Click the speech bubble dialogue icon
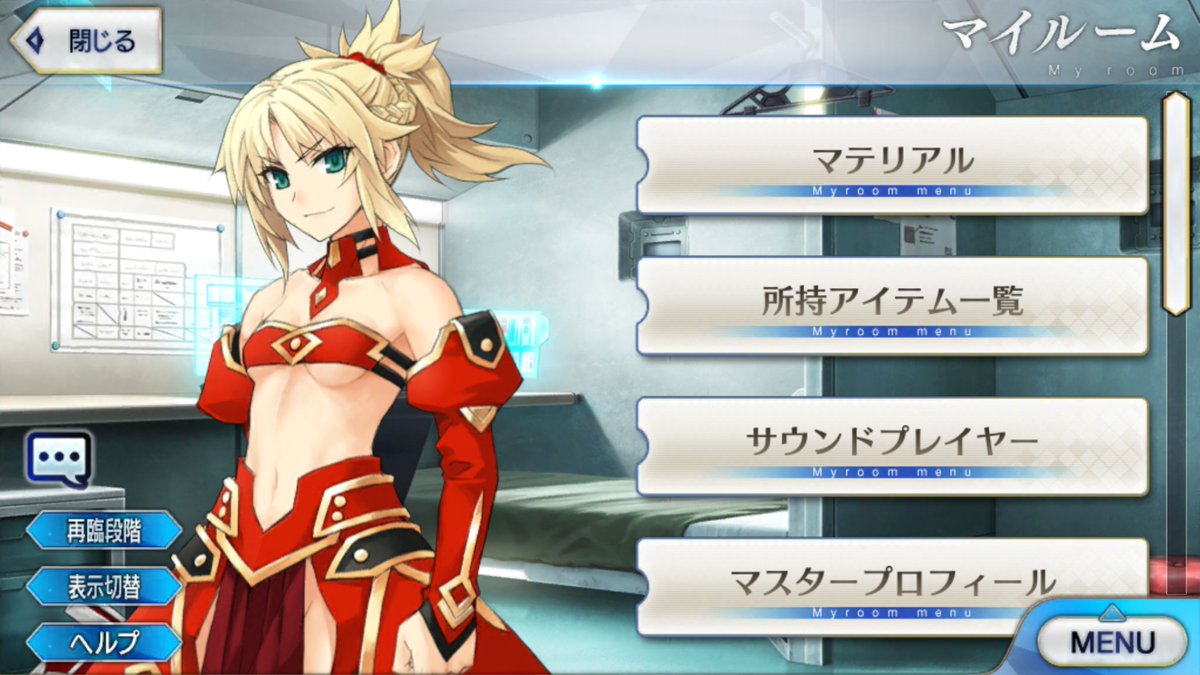This screenshot has height=675, width=1200. (x=60, y=460)
